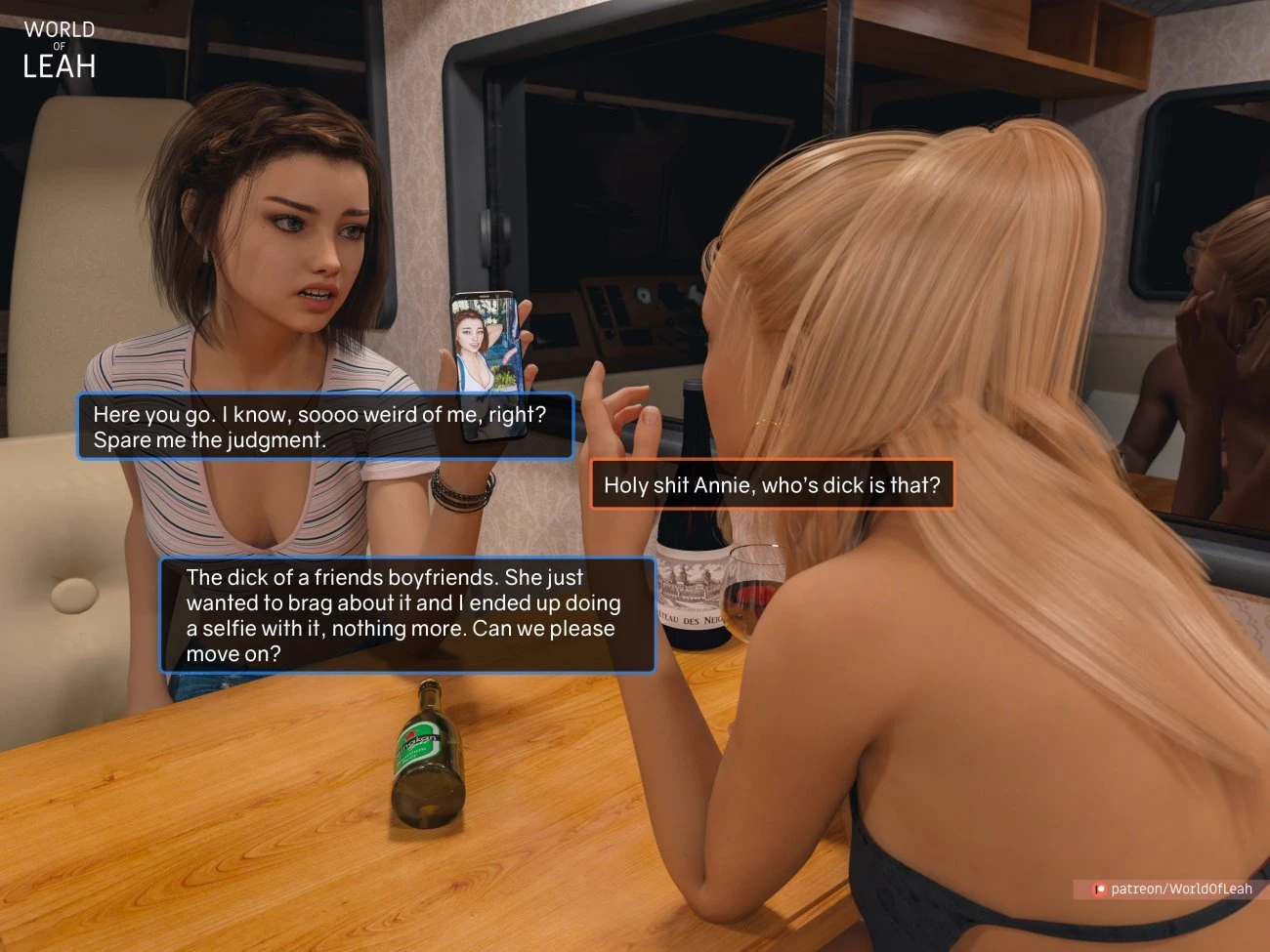Image resolution: width=1270 pixels, height=952 pixels.
Task: Select the orange dialogue box 'Holy shit Annie'
Action: (772, 484)
